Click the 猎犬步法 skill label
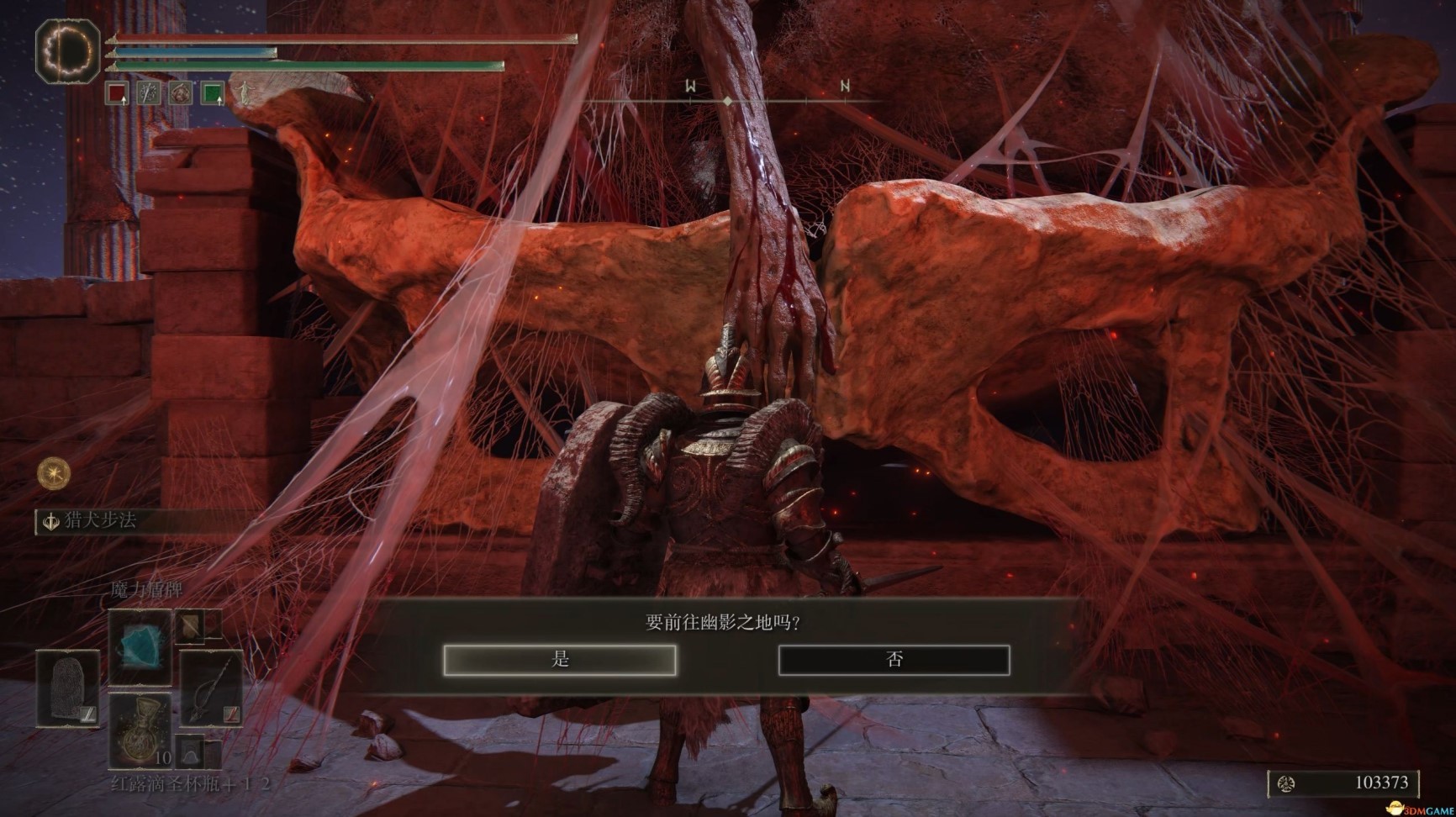This screenshot has height=817, width=1456. tap(101, 521)
